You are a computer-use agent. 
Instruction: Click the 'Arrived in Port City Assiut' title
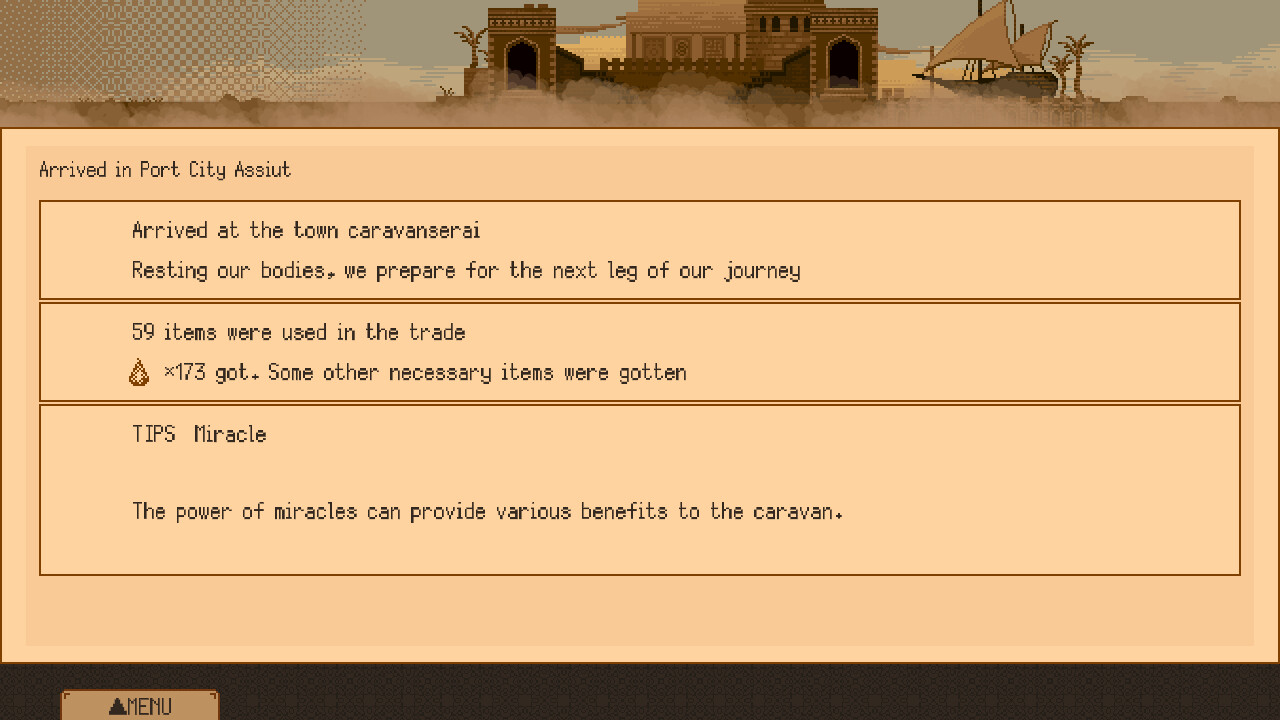(164, 170)
